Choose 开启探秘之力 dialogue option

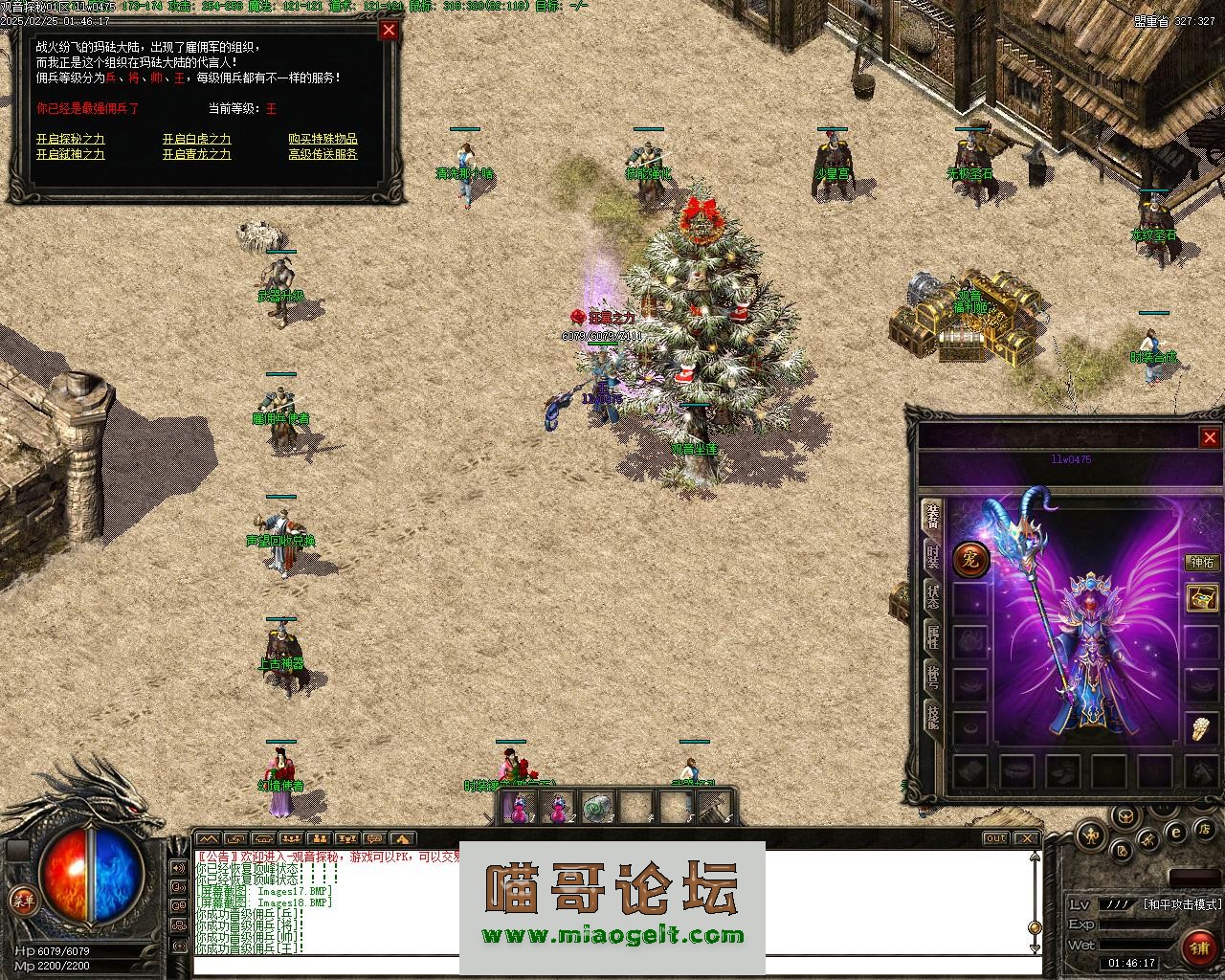[x=70, y=139]
